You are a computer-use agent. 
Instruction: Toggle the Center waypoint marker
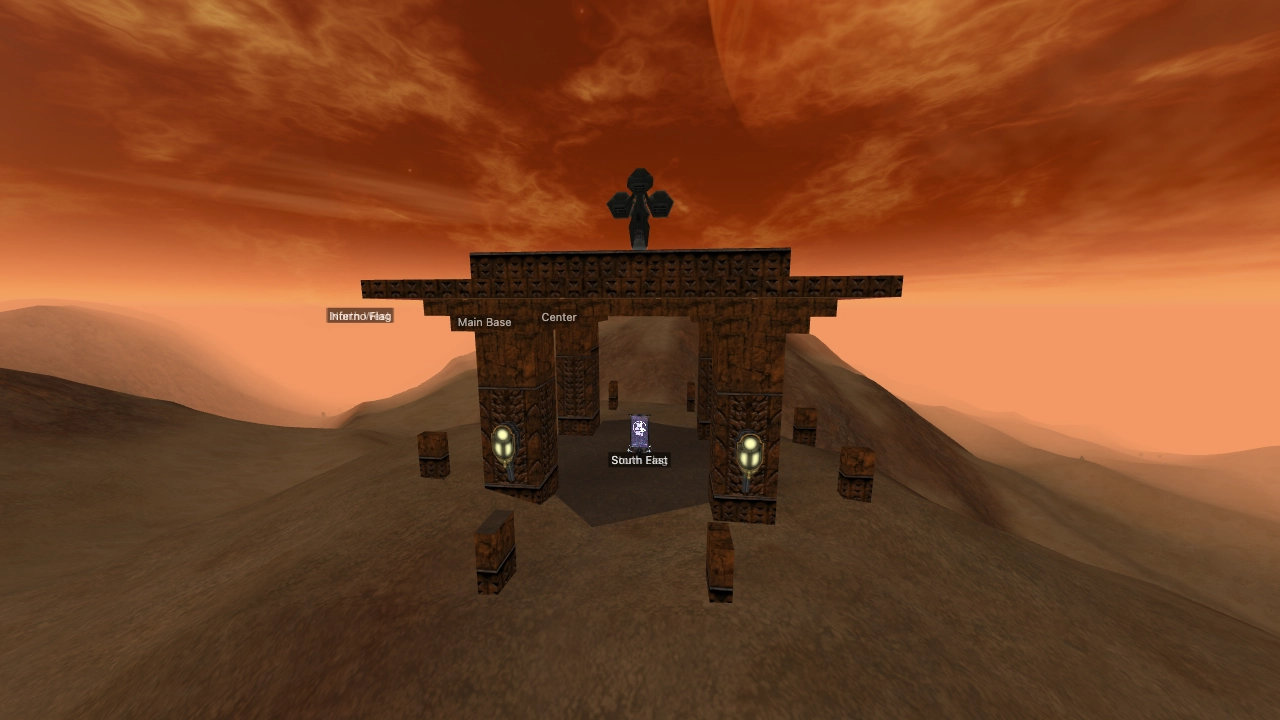pyautogui.click(x=558, y=317)
